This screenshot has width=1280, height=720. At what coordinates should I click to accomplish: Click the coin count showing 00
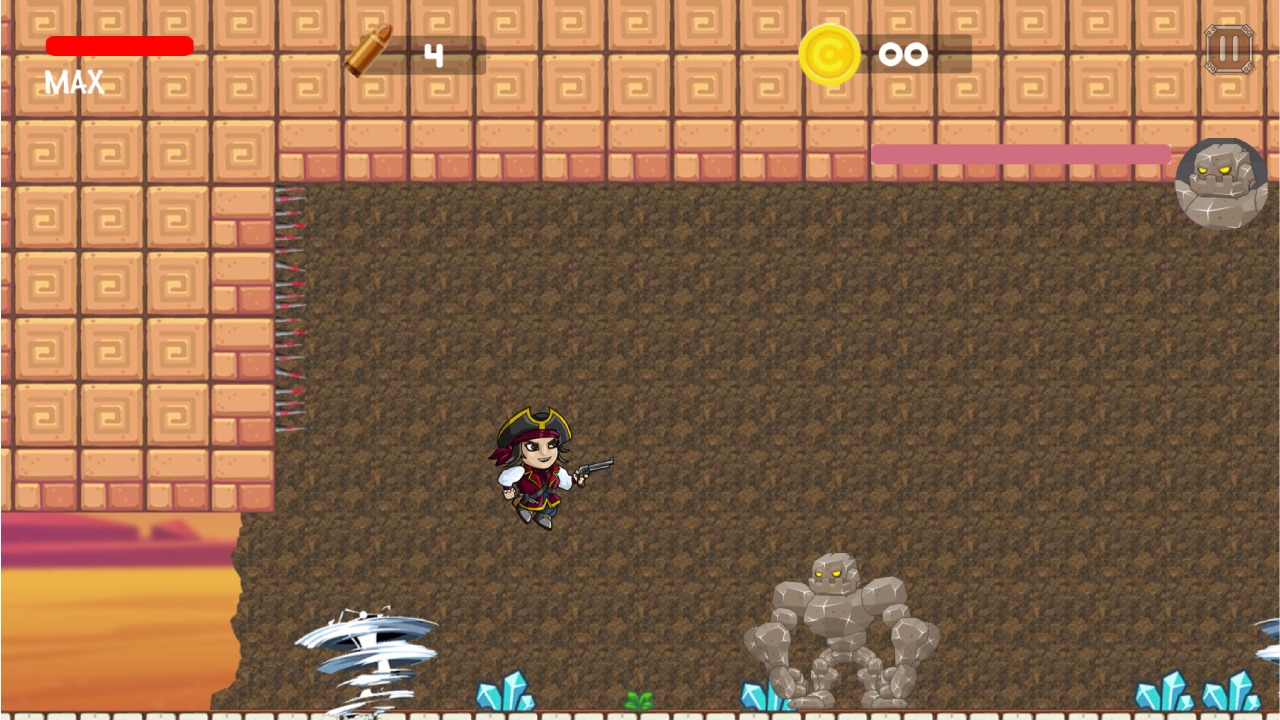[903, 54]
